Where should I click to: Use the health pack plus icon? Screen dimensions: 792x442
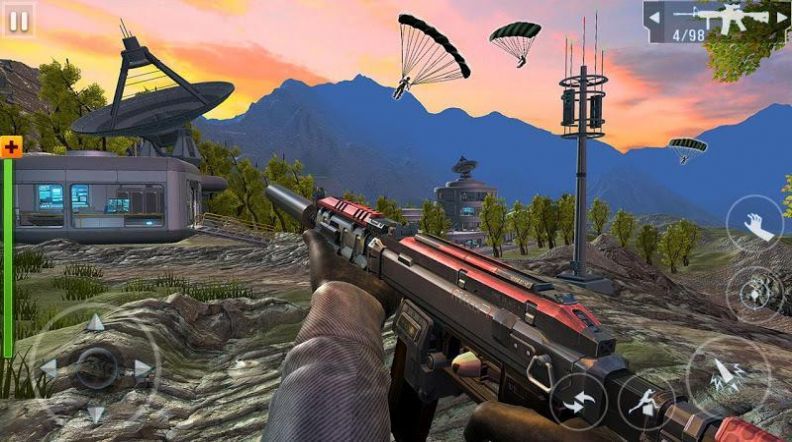11,147
